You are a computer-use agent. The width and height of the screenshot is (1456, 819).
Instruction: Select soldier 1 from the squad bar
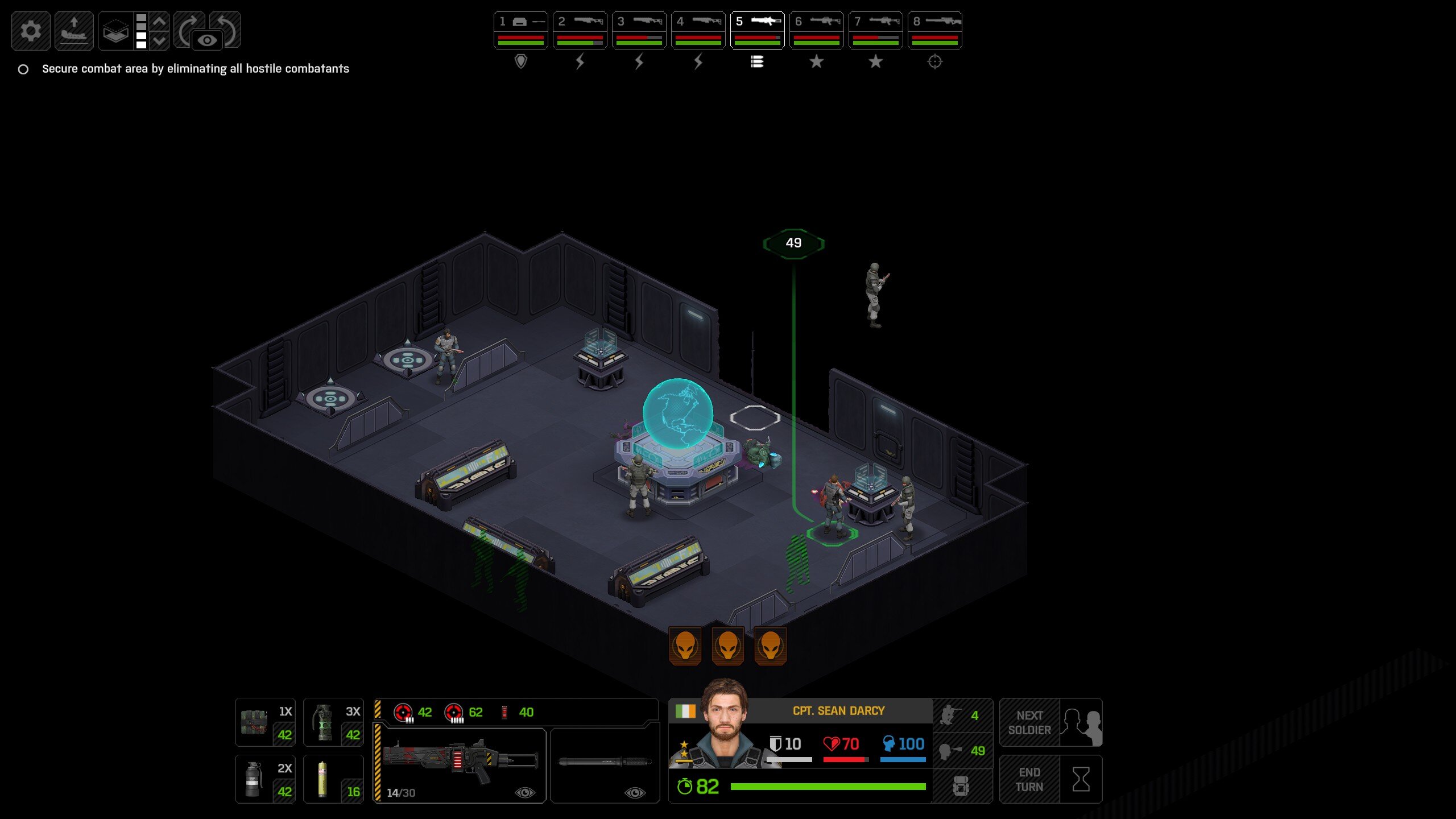pyautogui.click(x=520, y=30)
